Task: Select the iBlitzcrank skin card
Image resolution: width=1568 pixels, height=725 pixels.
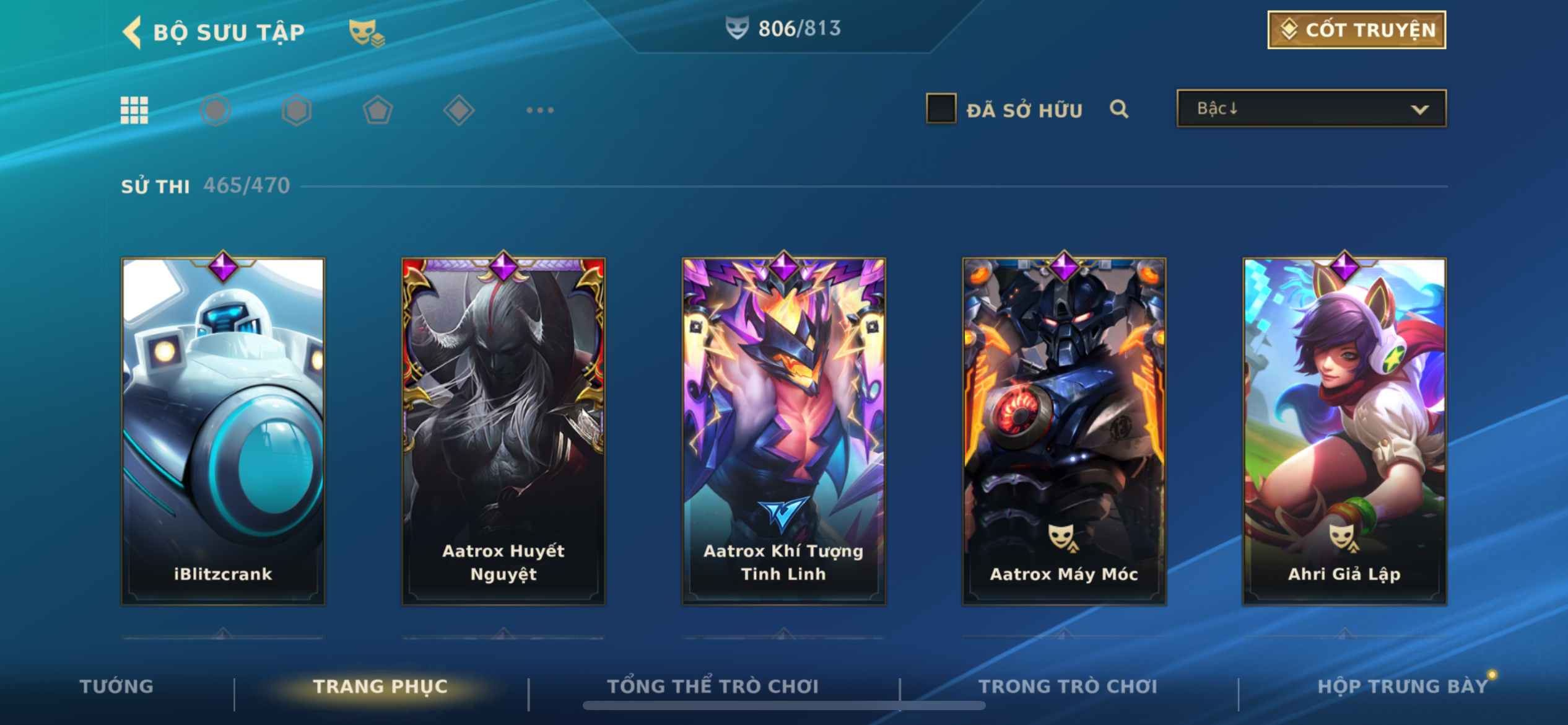Action: coord(223,431)
